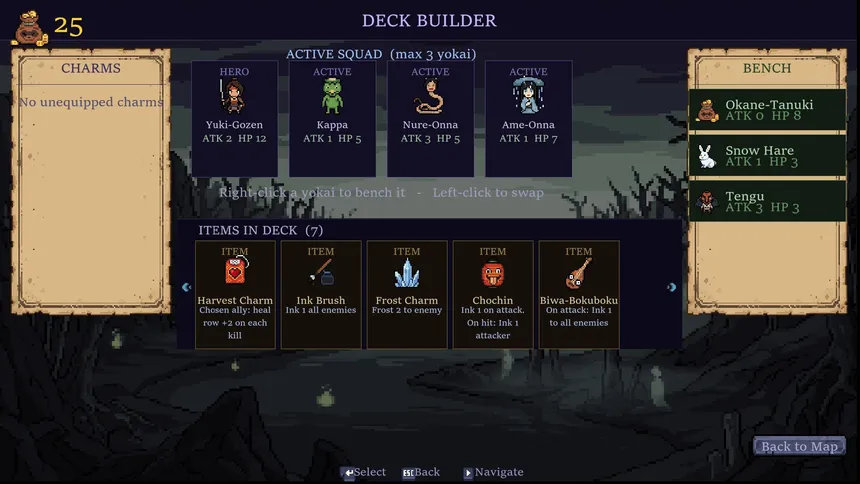Image resolution: width=860 pixels, height=484 pixels.
Task: Select the Harvest Charm item card
Action: [235, 294]
